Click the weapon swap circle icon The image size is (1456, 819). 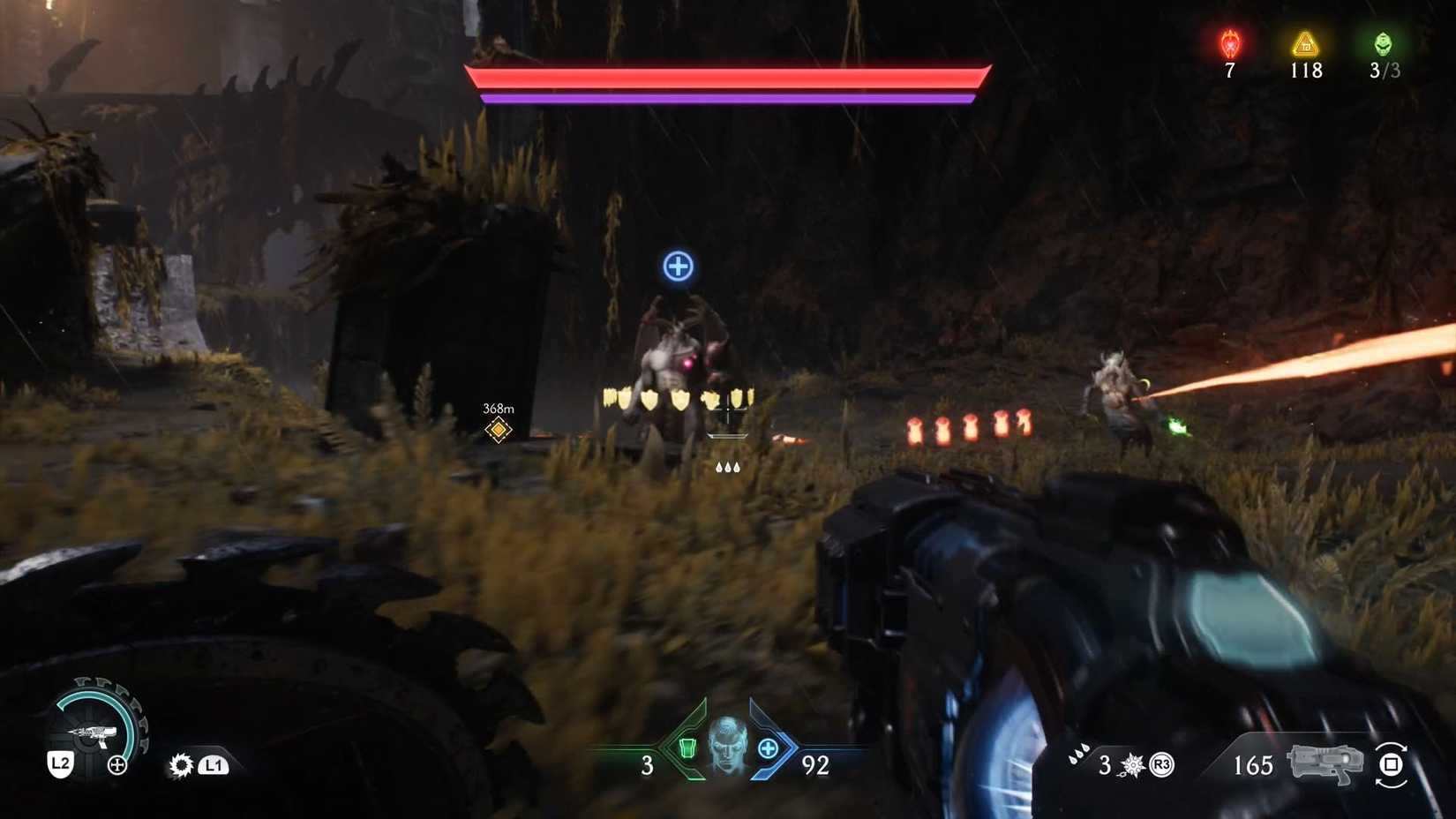[1392, 764]
